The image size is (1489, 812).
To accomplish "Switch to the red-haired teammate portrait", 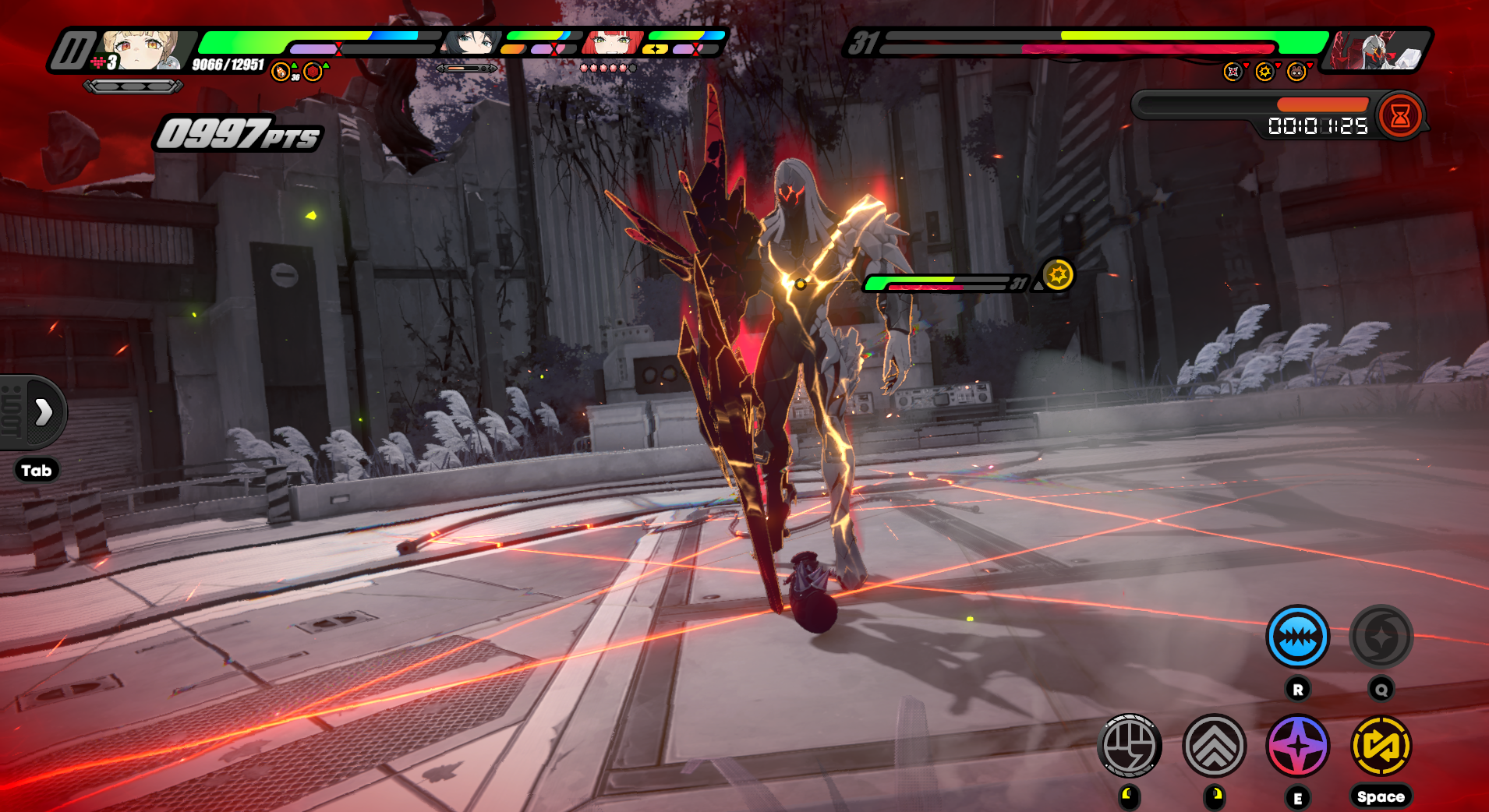I will [613, 44].
